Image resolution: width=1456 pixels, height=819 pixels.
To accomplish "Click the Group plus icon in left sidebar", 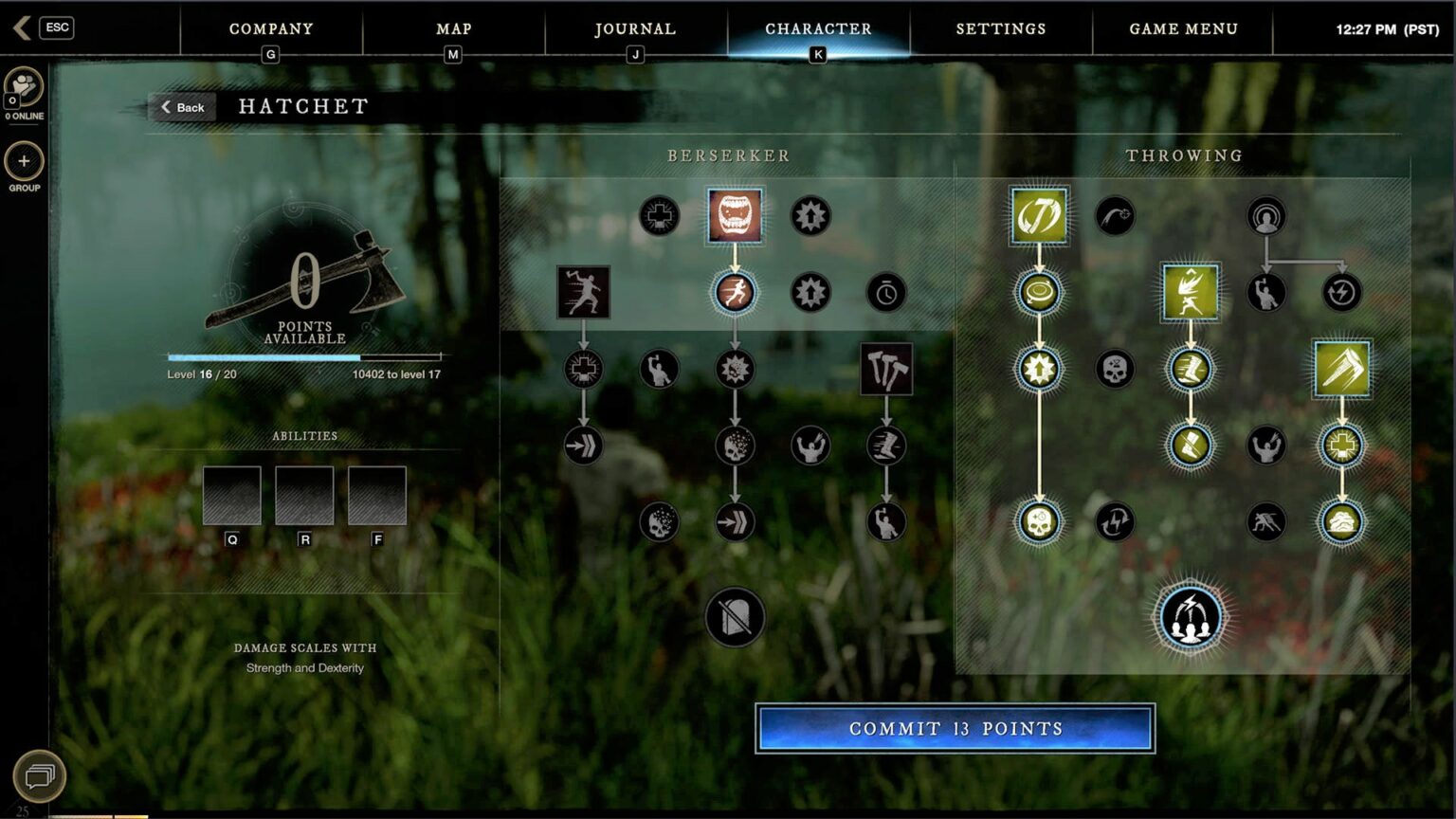I will (23, 163).
